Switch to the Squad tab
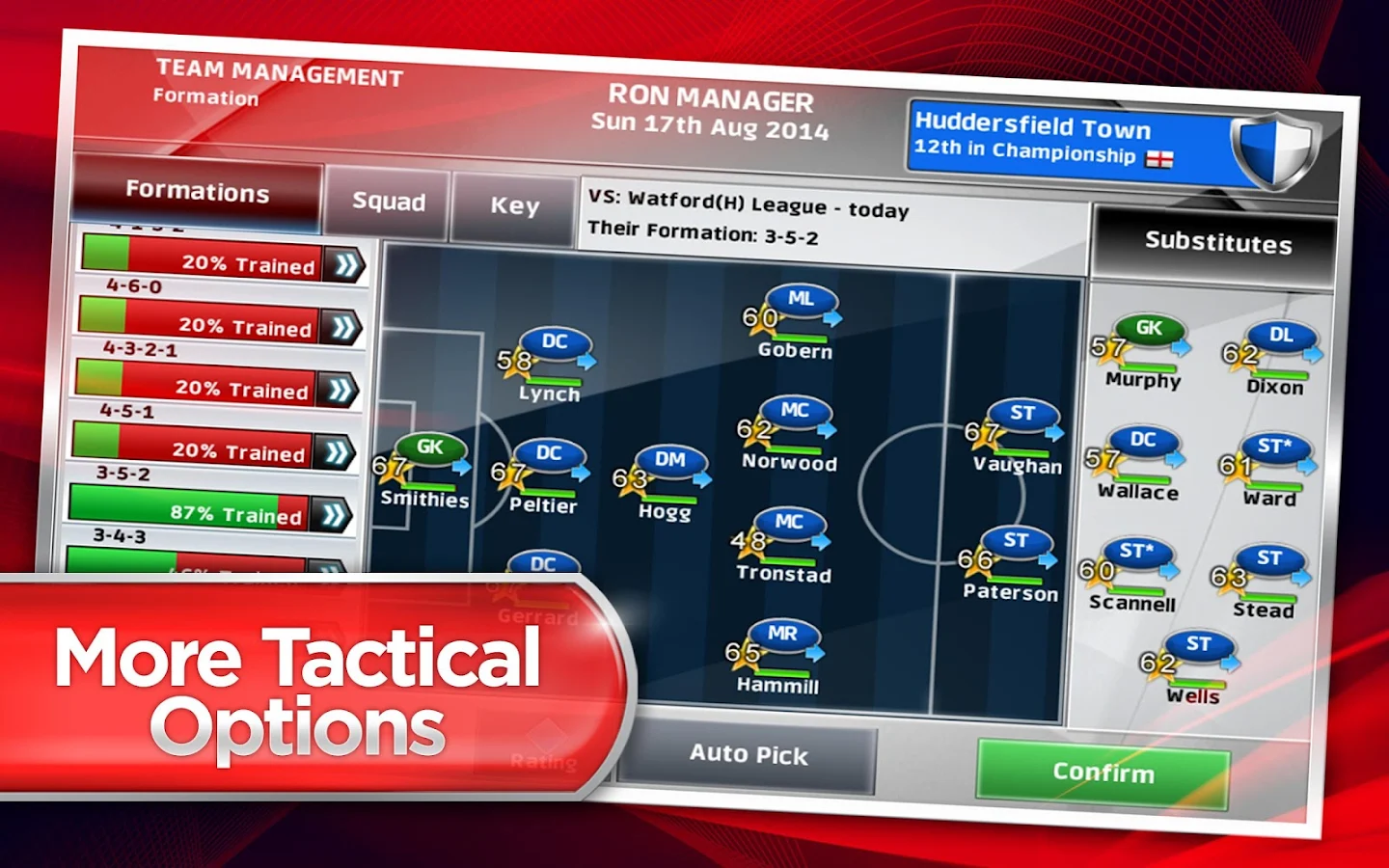The height and width of the screenshot is (868, 1389). pyautogui.click(x=388, y=203)
